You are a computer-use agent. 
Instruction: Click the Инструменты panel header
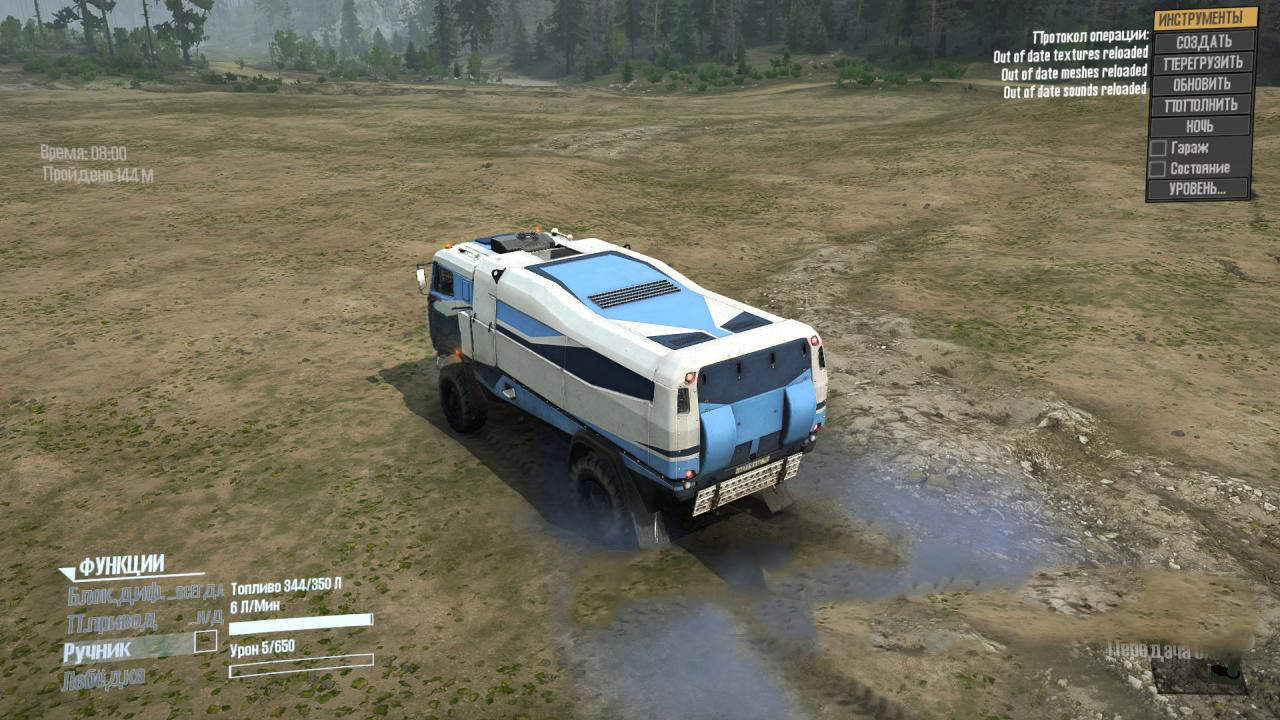1205,19
